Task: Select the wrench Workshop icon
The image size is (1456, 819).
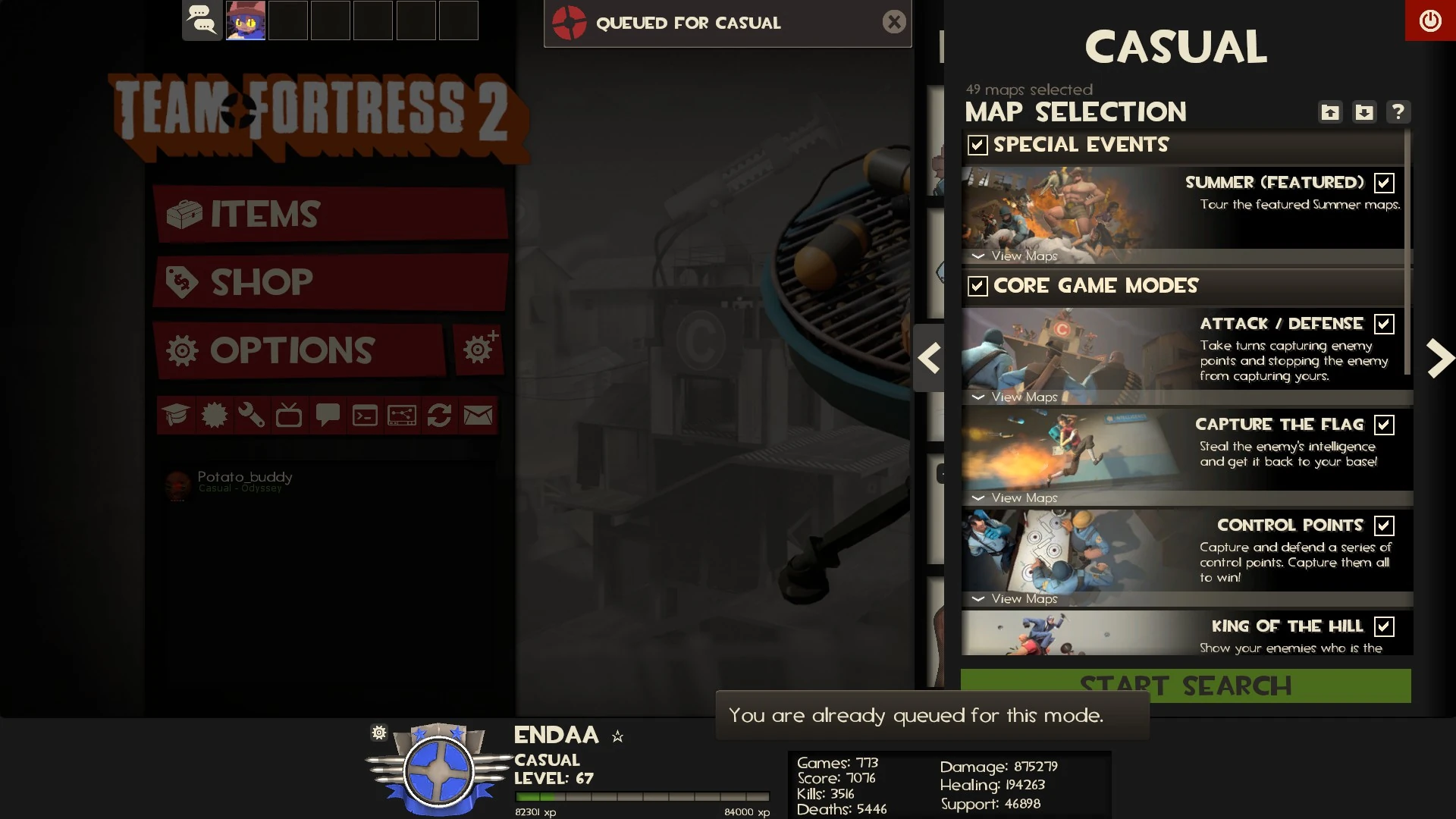Action: (251, 415)
